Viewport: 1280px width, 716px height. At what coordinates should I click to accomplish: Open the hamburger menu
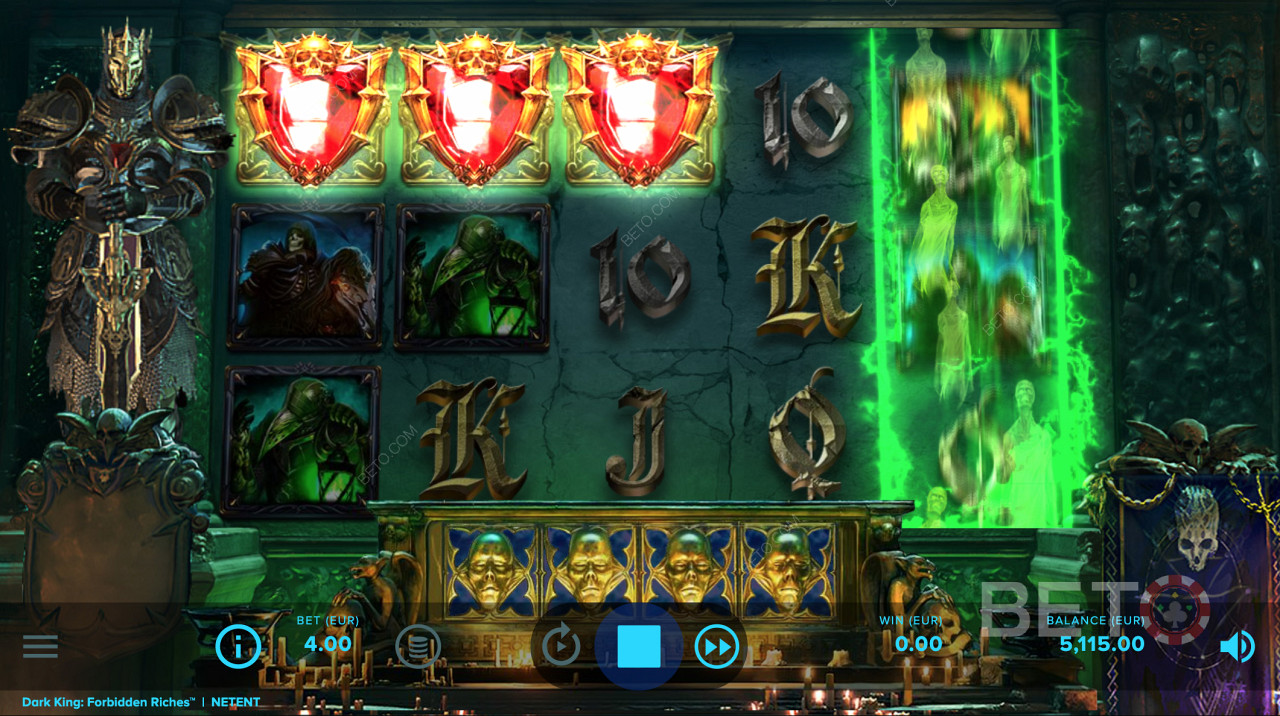click(x=40, y=646)
